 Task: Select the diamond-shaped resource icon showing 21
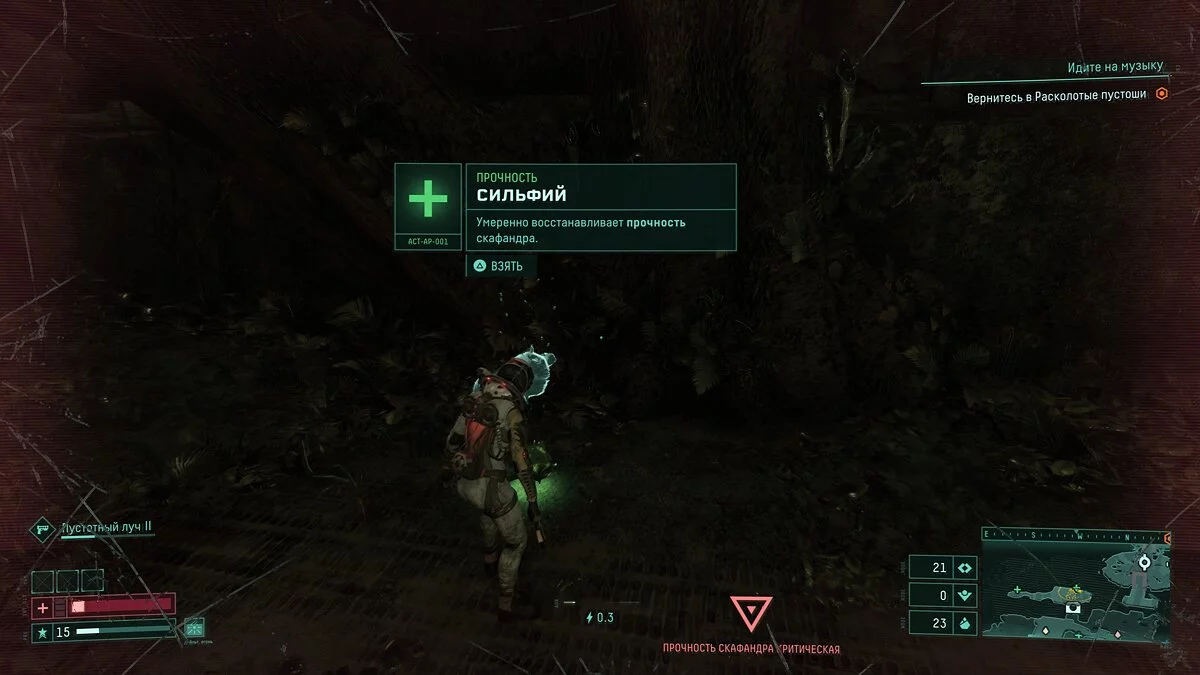965,568
